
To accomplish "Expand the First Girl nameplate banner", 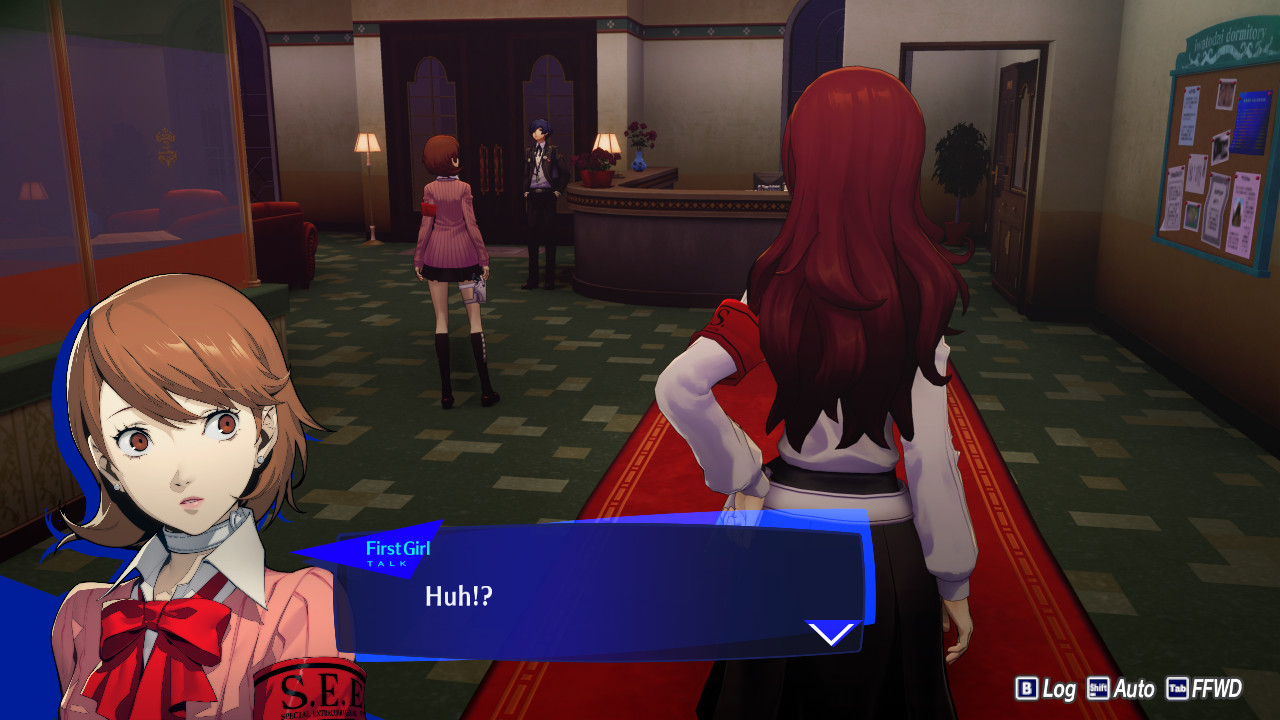I will (x=390, y=550).
